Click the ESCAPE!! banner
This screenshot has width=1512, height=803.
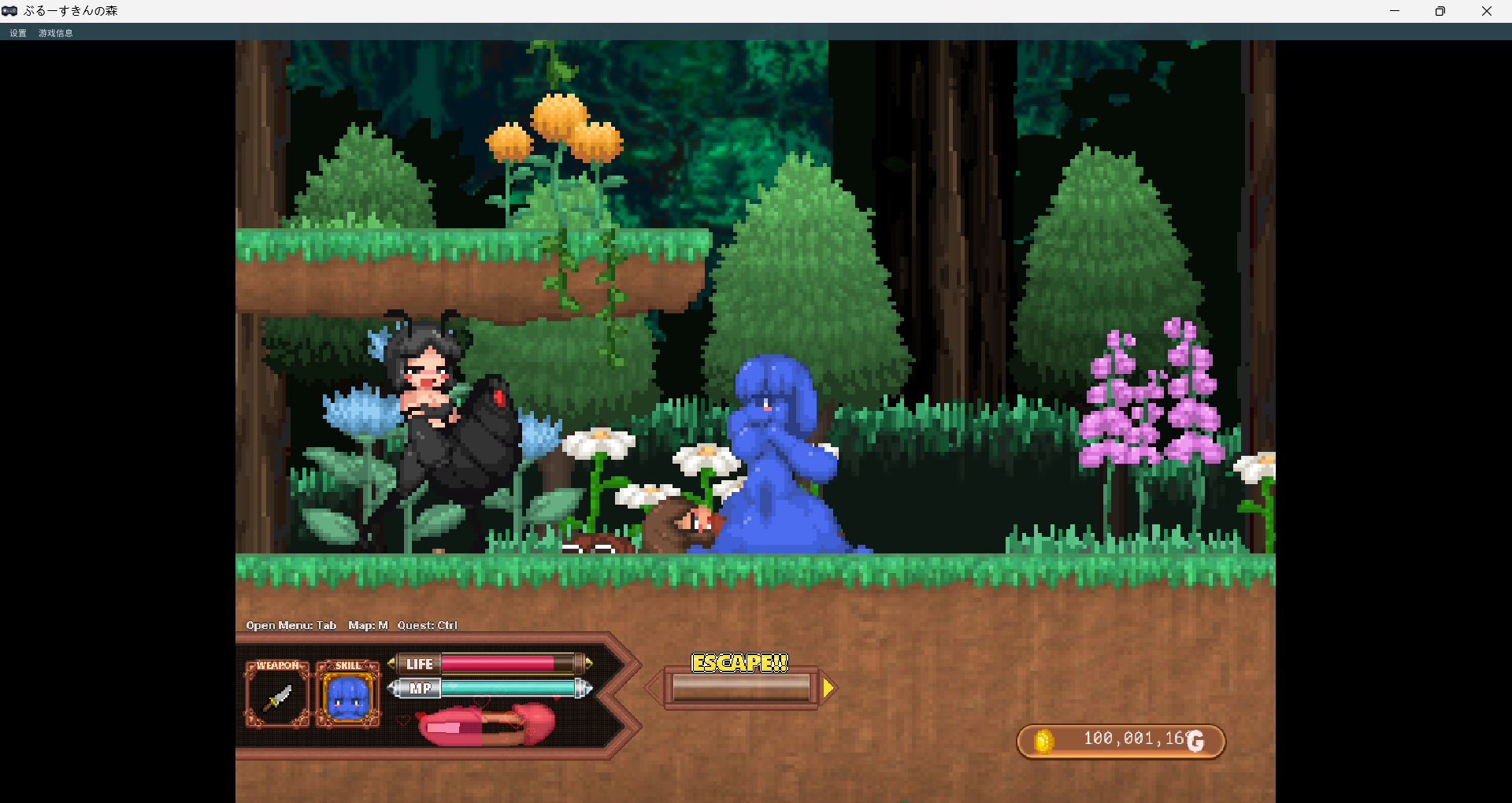point(739,663)
